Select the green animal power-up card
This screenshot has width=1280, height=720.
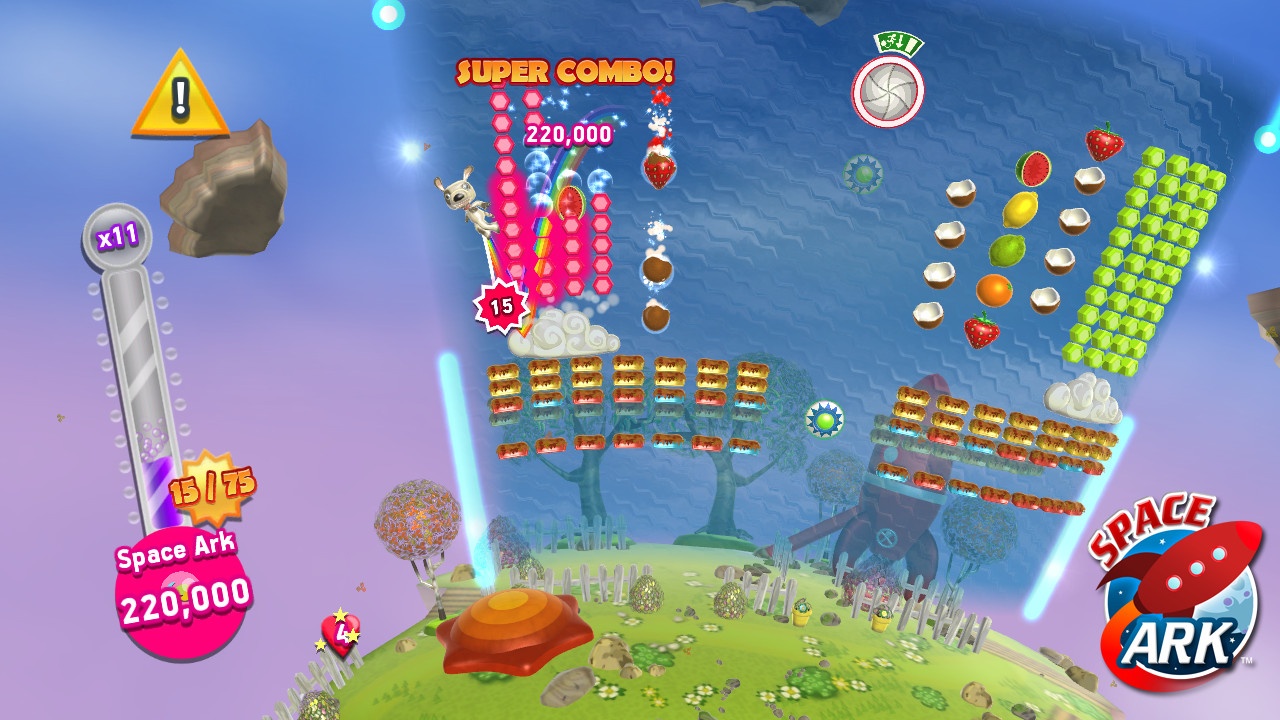tap(898, 42)
